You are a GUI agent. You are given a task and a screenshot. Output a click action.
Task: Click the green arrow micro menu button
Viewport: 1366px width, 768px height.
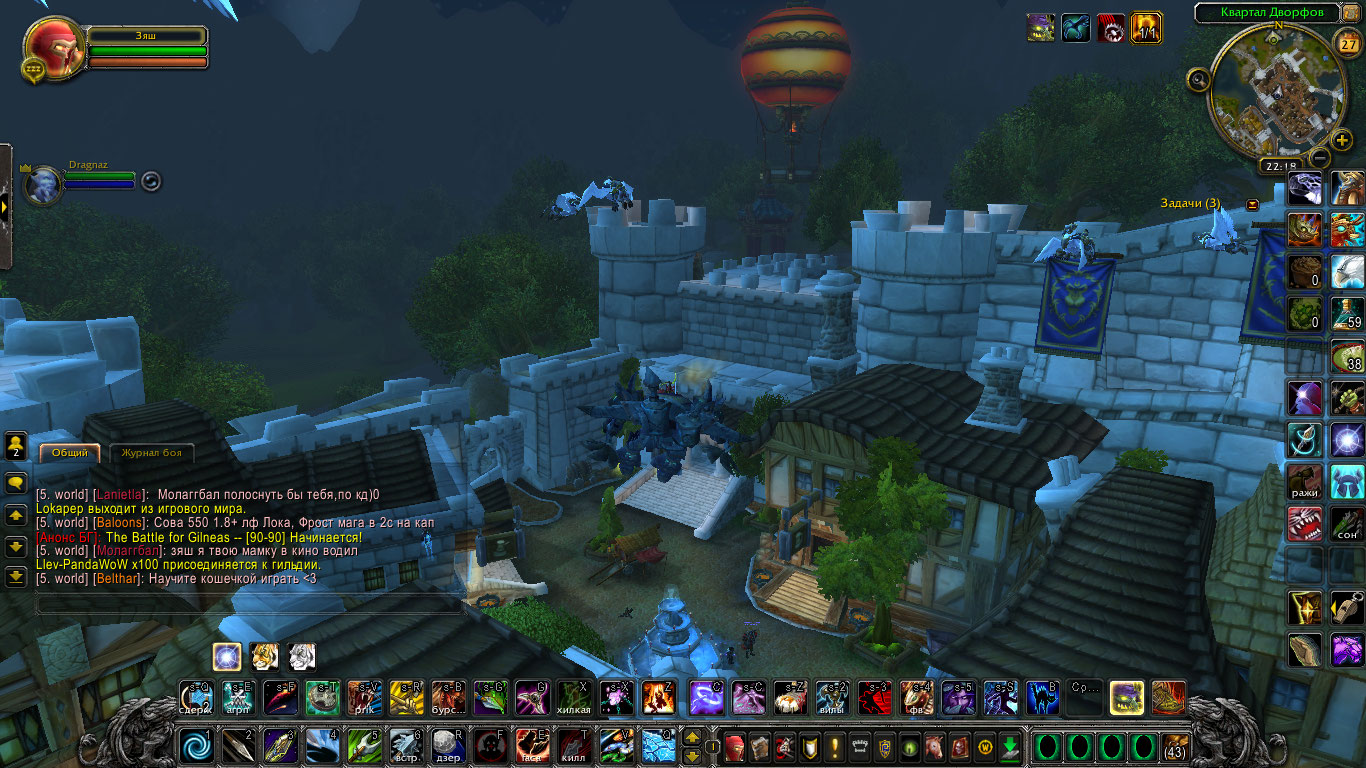pos(1010,746)
